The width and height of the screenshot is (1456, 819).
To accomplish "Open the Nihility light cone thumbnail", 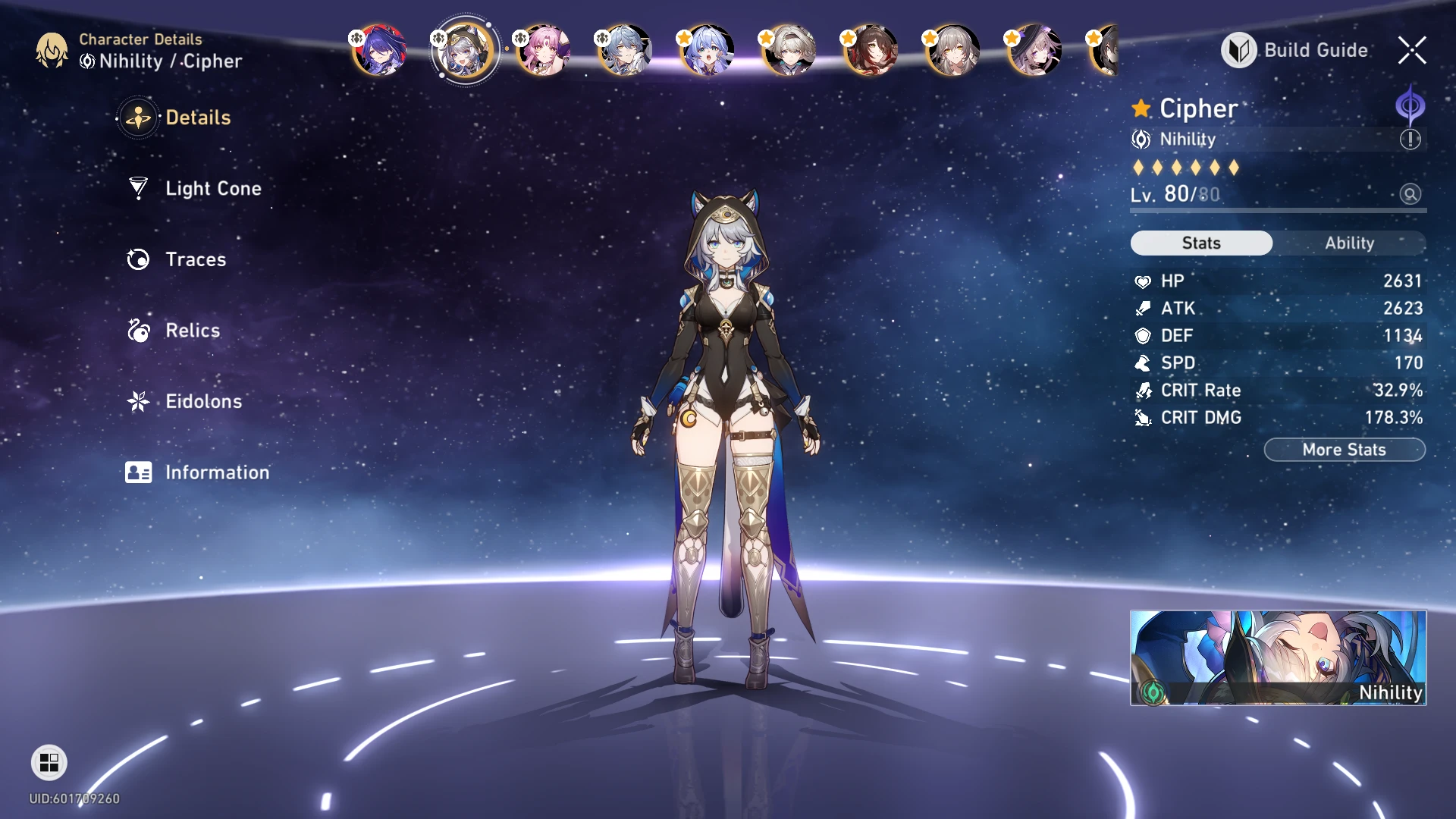I will (1278, 657).
